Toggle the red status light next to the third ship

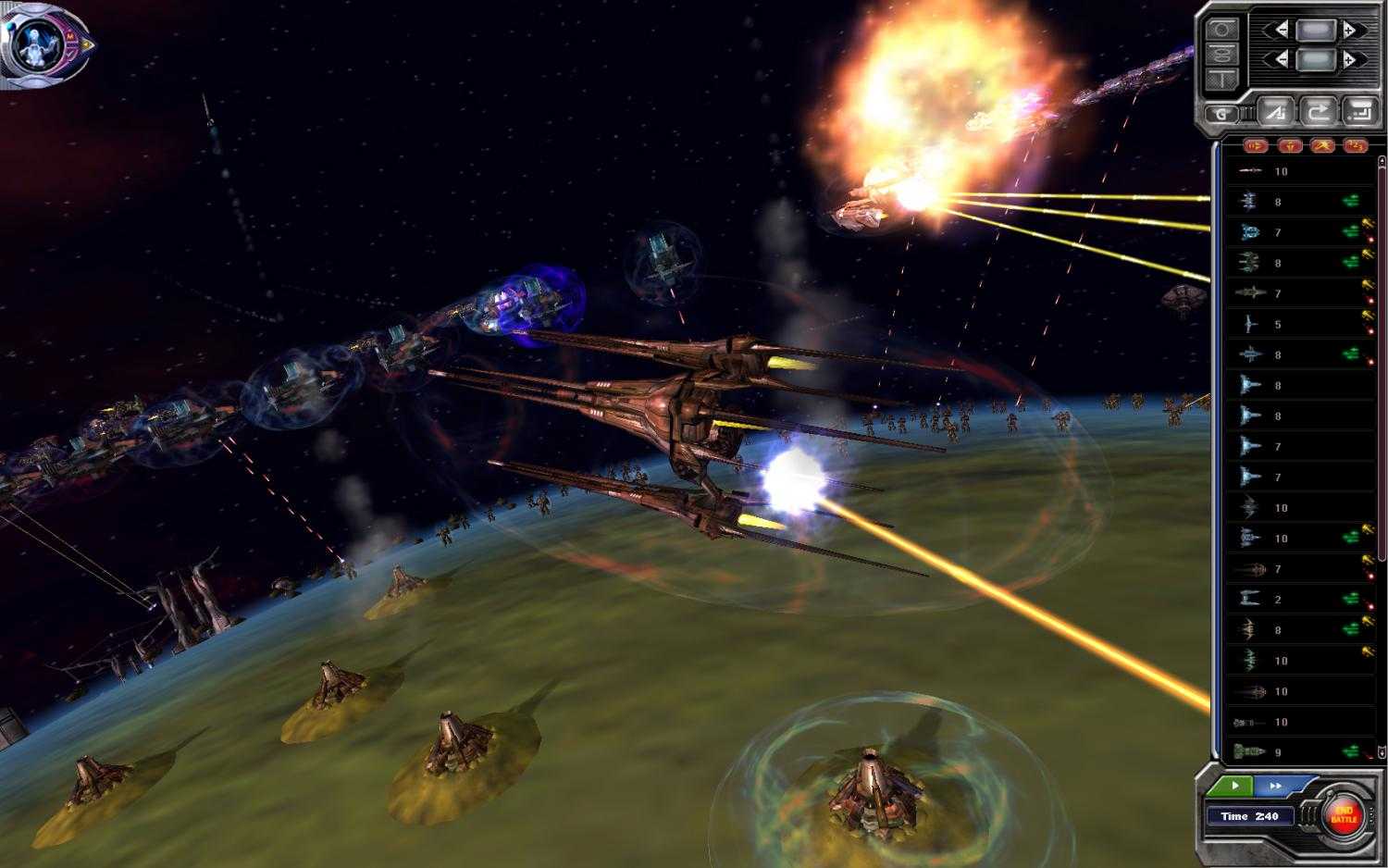[x=1371, y=241]
